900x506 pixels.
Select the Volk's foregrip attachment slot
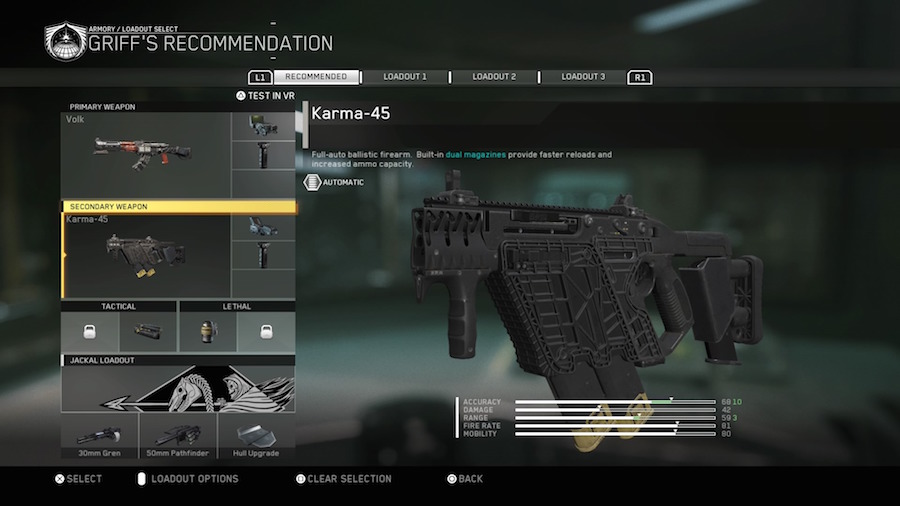click(263, 155)
